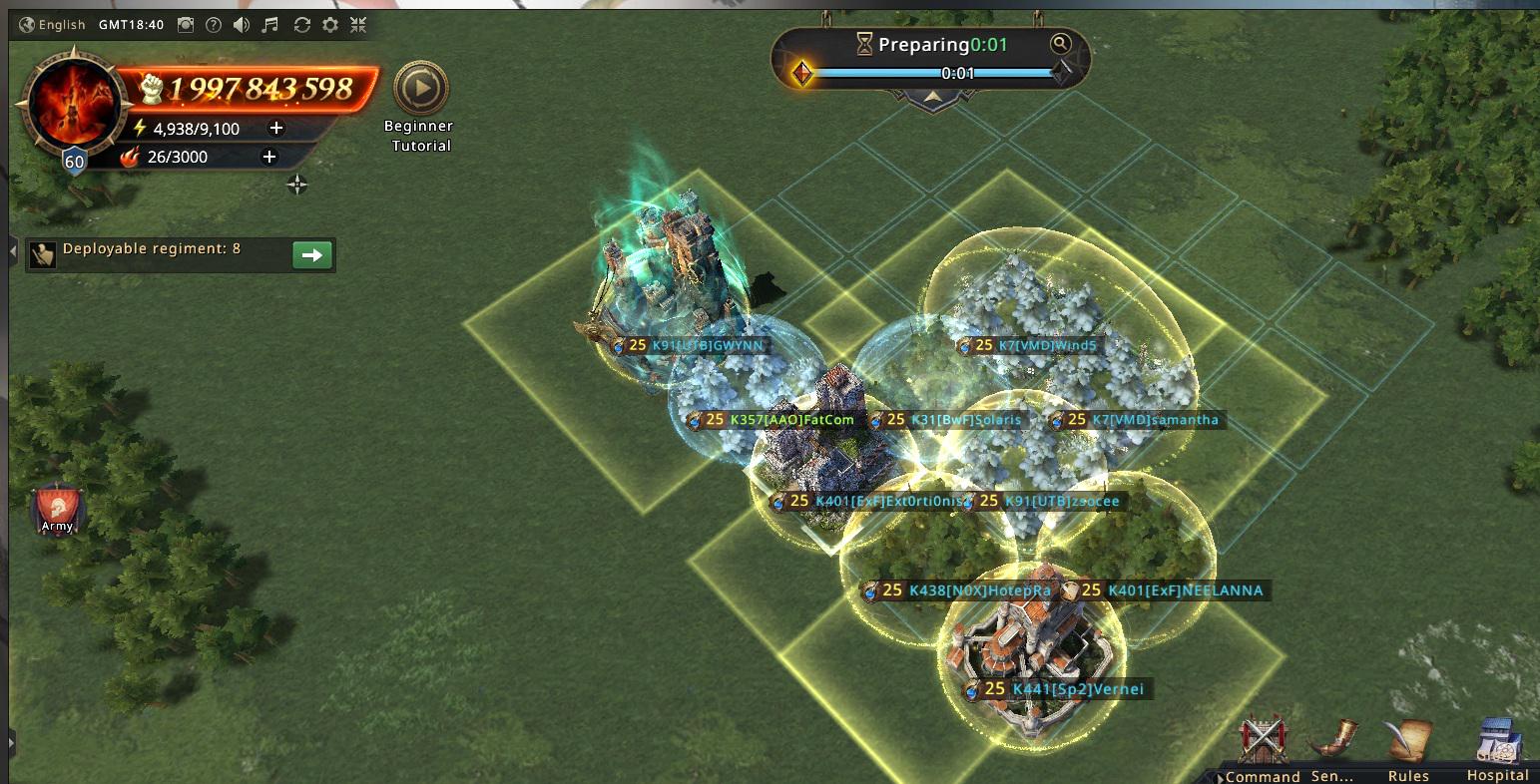
Task: Toggle sound effects with the speaker icon
Action: tap(242, 25)
